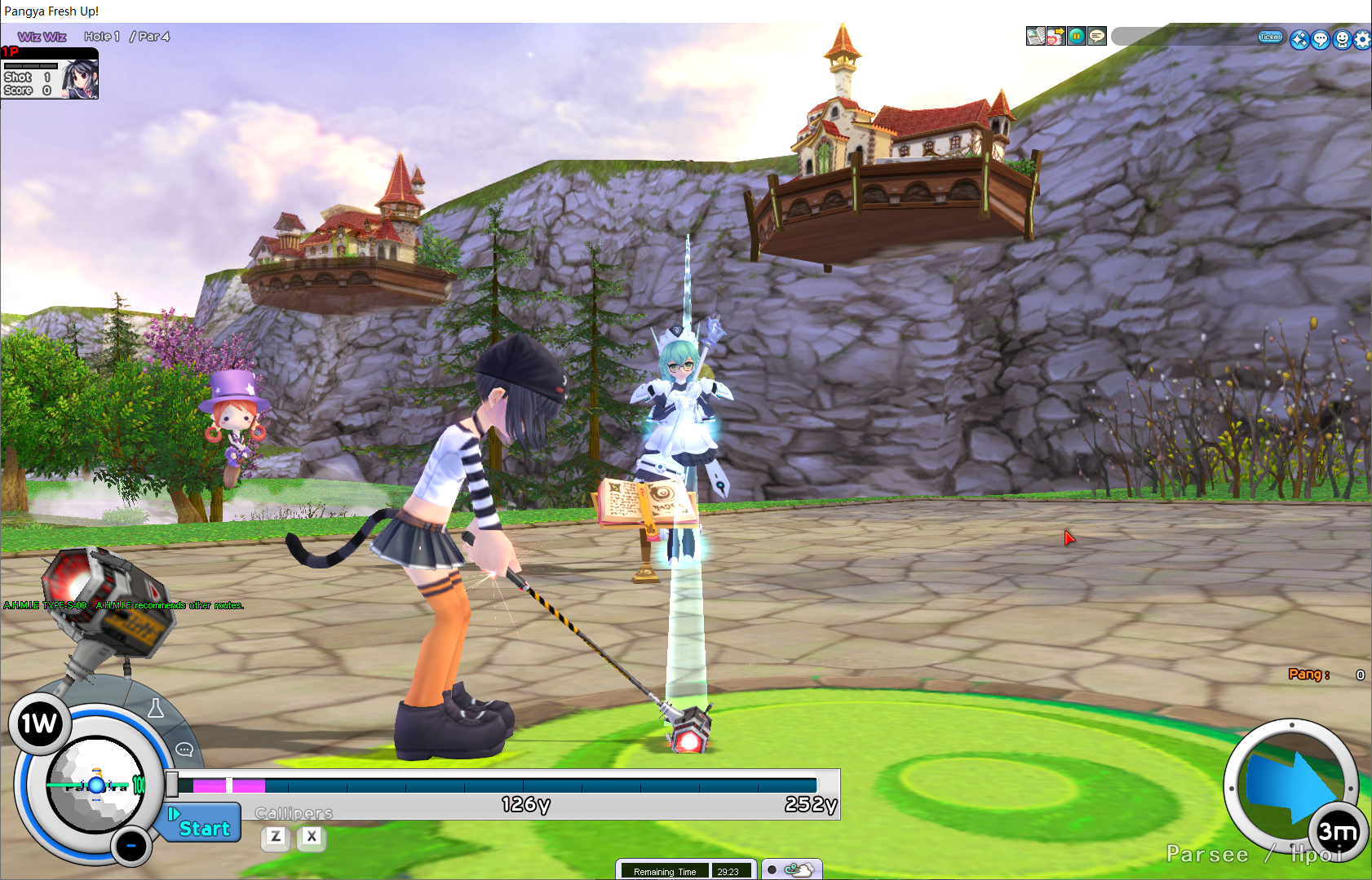1372x880 pixels.
Task: Set impact point on the golf ball
Action: (95, 785)
